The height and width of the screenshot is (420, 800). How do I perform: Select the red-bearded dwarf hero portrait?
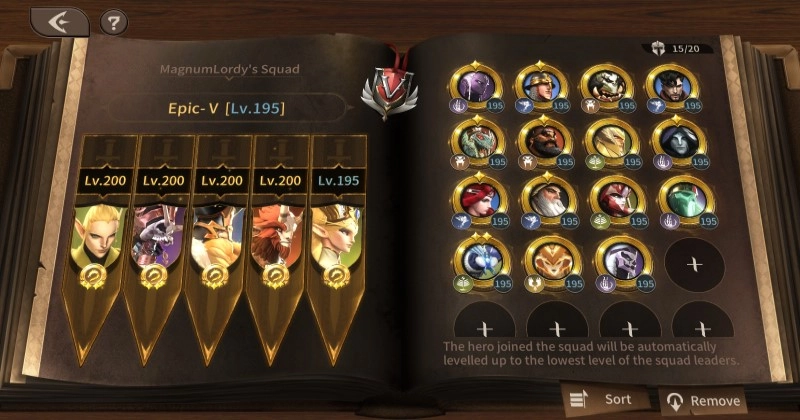click(x=541, y=144)
